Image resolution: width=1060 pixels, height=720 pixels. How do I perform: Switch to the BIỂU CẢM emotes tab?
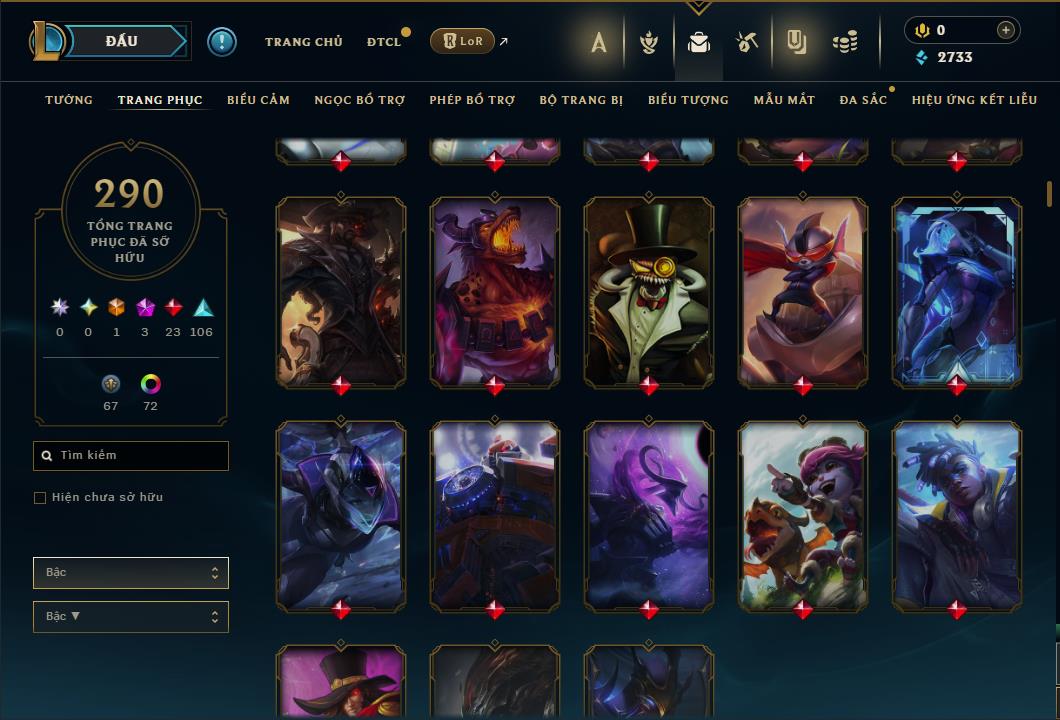(258, 100)
